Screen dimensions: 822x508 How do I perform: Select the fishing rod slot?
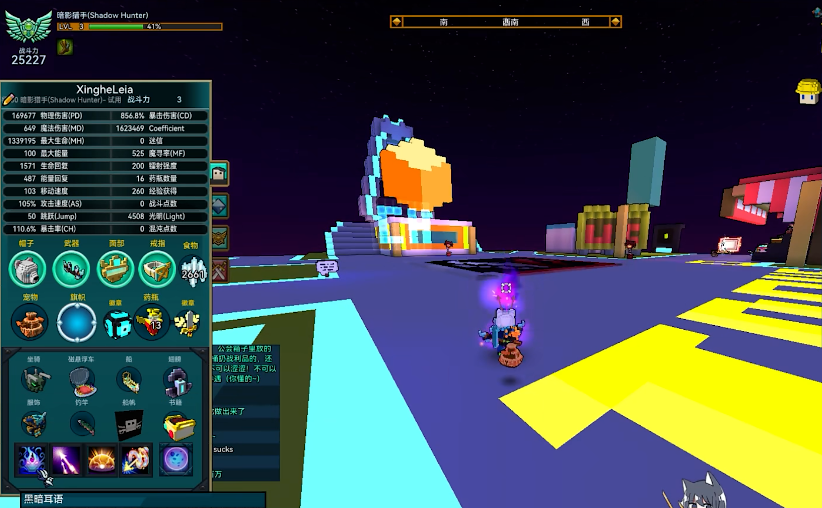(83, 424)
